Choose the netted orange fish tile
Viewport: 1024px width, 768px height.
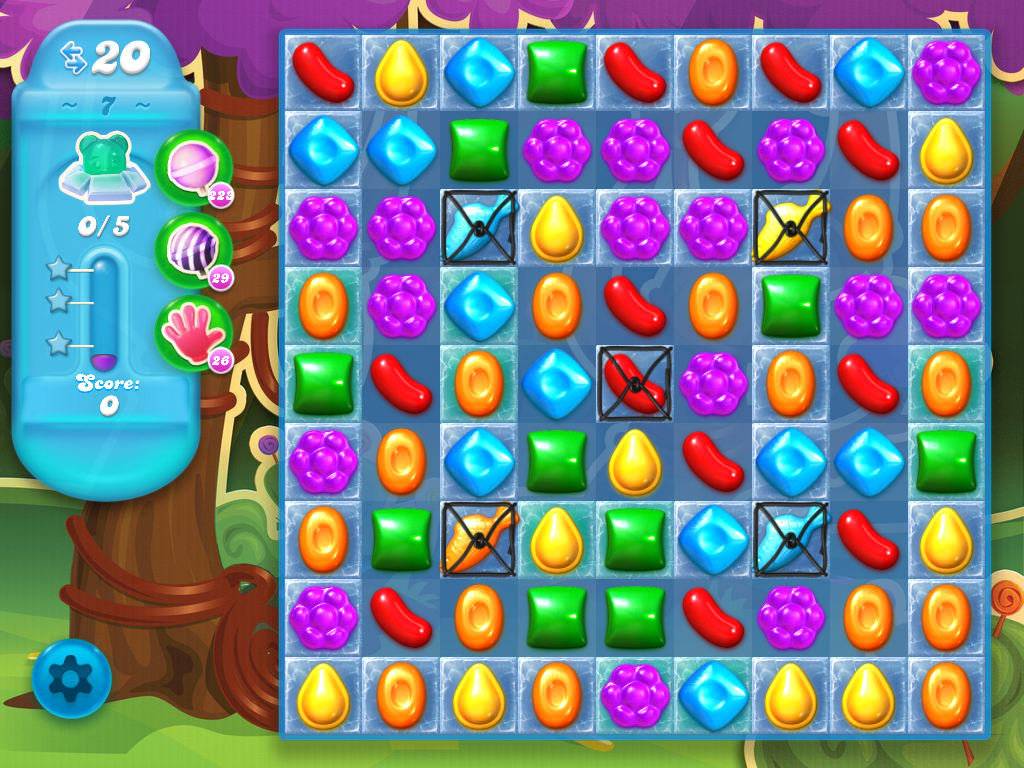pos(479,538)
